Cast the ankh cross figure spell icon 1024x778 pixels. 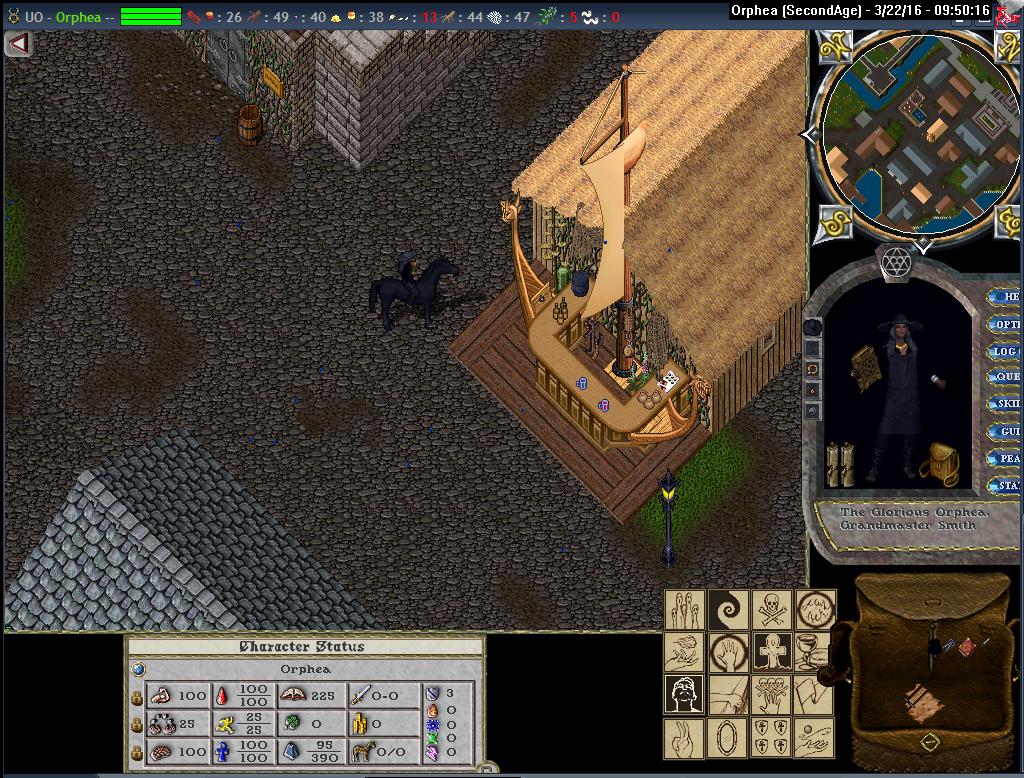(x=771, y=651)
